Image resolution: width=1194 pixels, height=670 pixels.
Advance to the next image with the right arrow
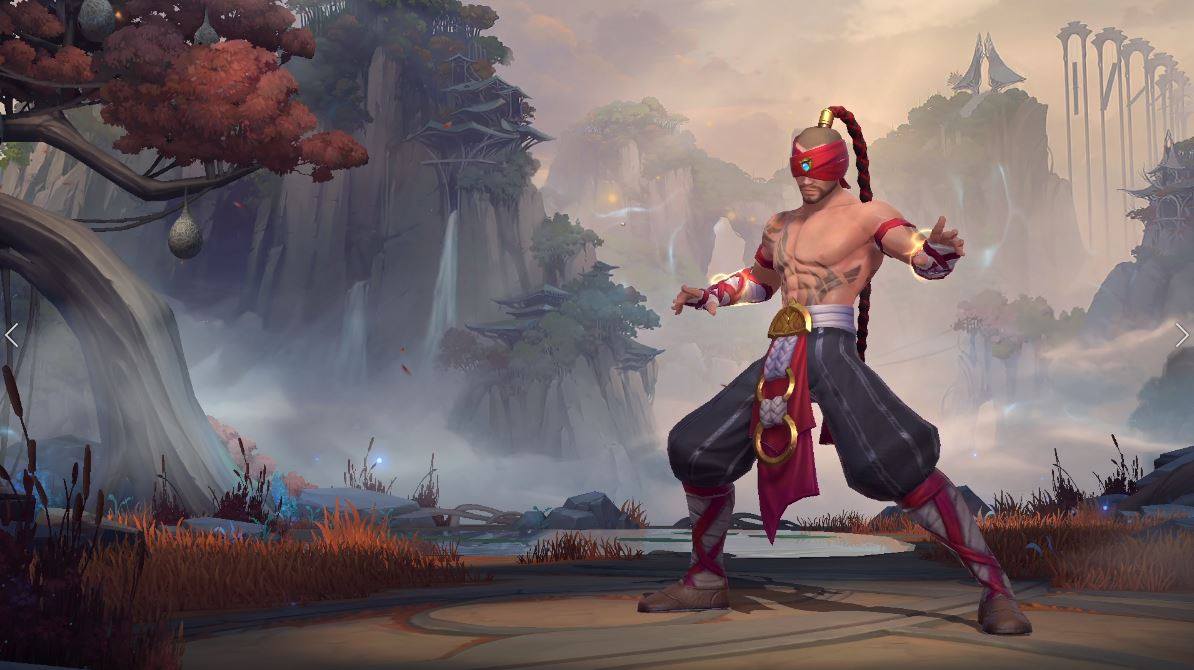pos(1181,335)
